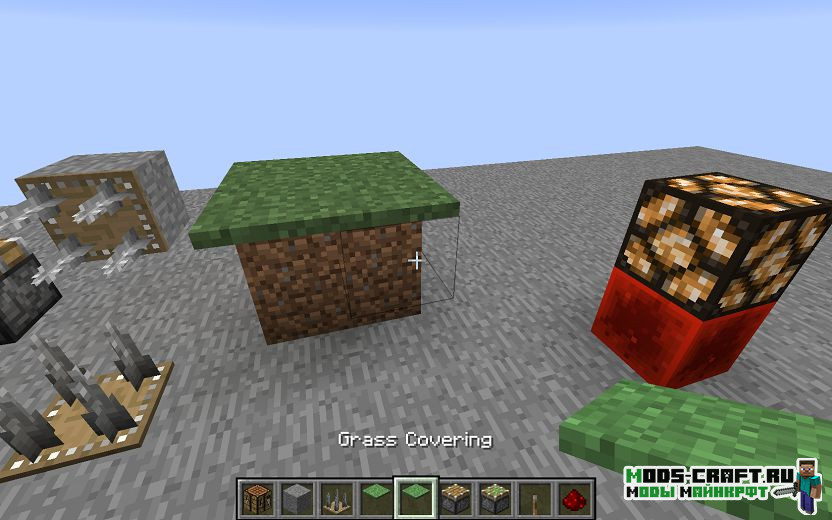
Task: Pick the unselected grass covering slot
Action: 375,497
